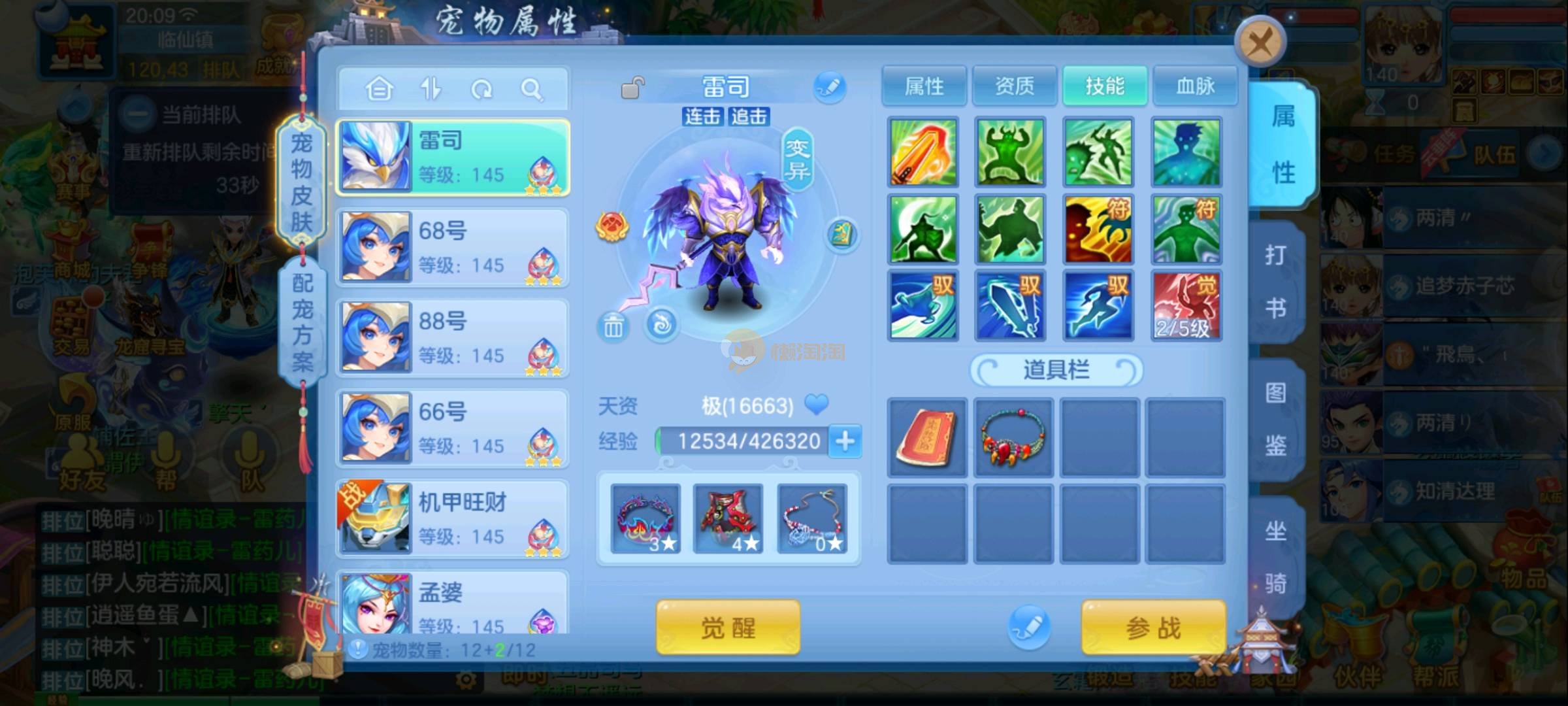
Task: Open the 宠物皮肤 side tab
Action: coord(301,182)
